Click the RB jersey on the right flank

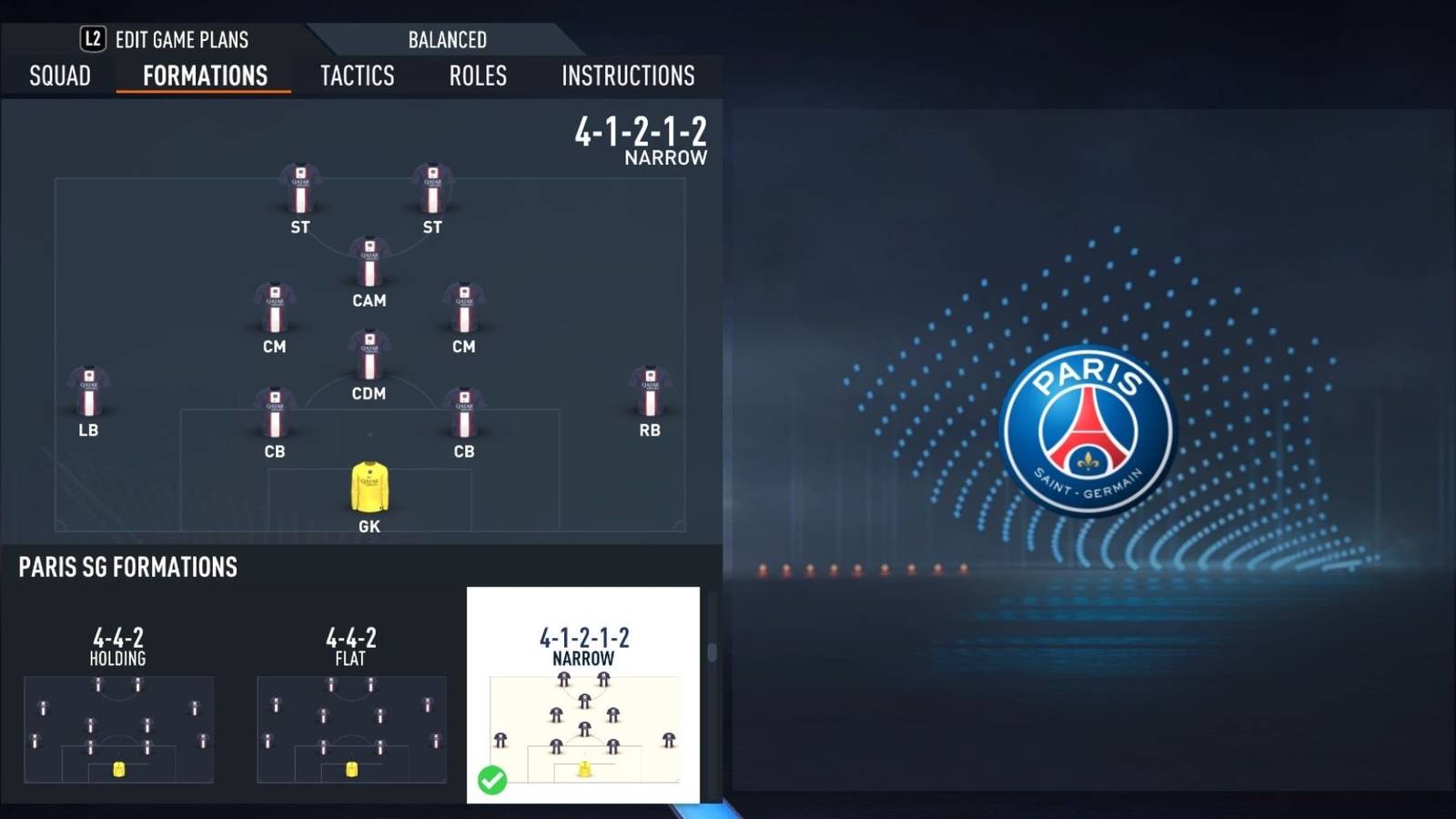648,391
